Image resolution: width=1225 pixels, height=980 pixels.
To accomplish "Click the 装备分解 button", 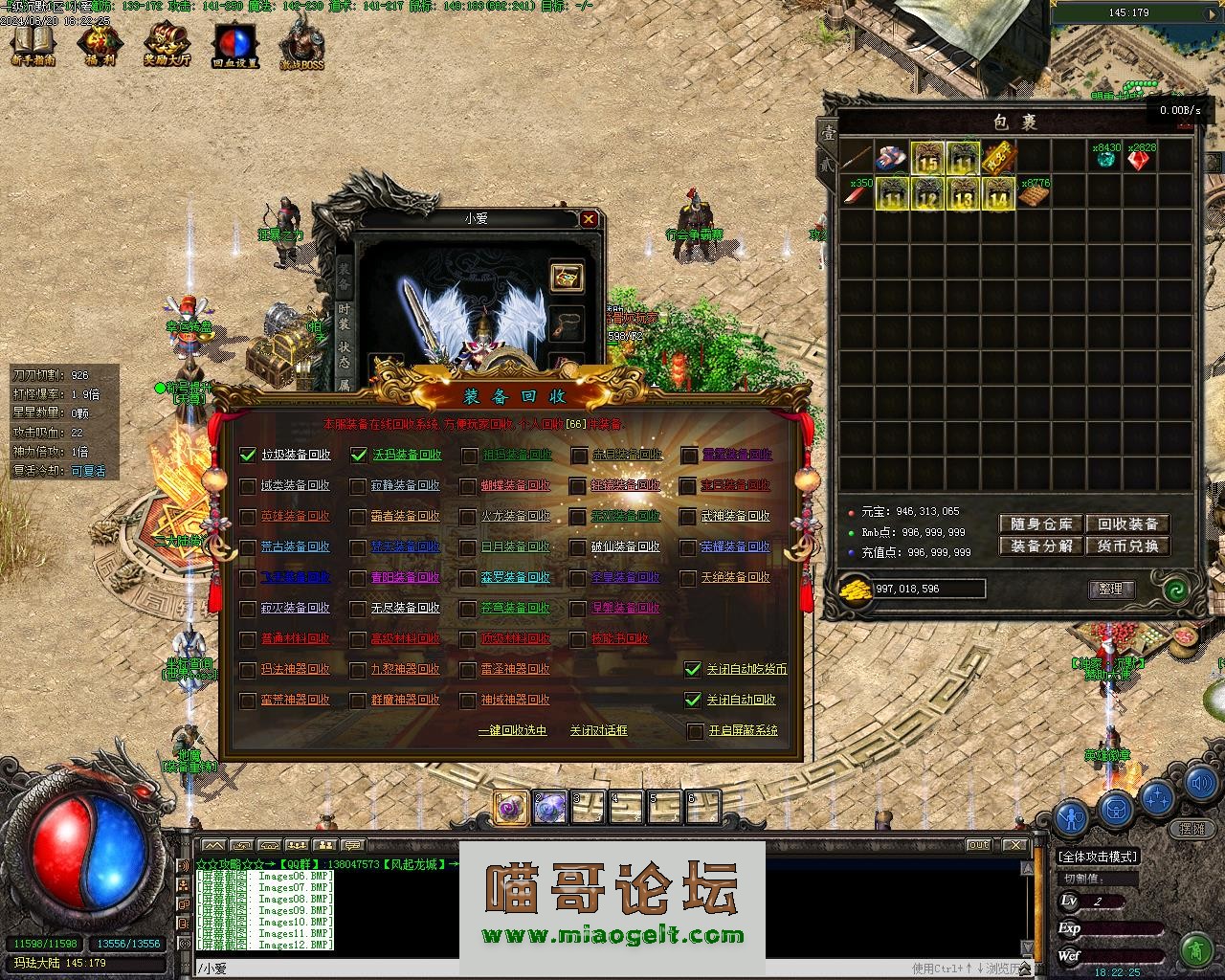I will click(x=1040, y=546).
